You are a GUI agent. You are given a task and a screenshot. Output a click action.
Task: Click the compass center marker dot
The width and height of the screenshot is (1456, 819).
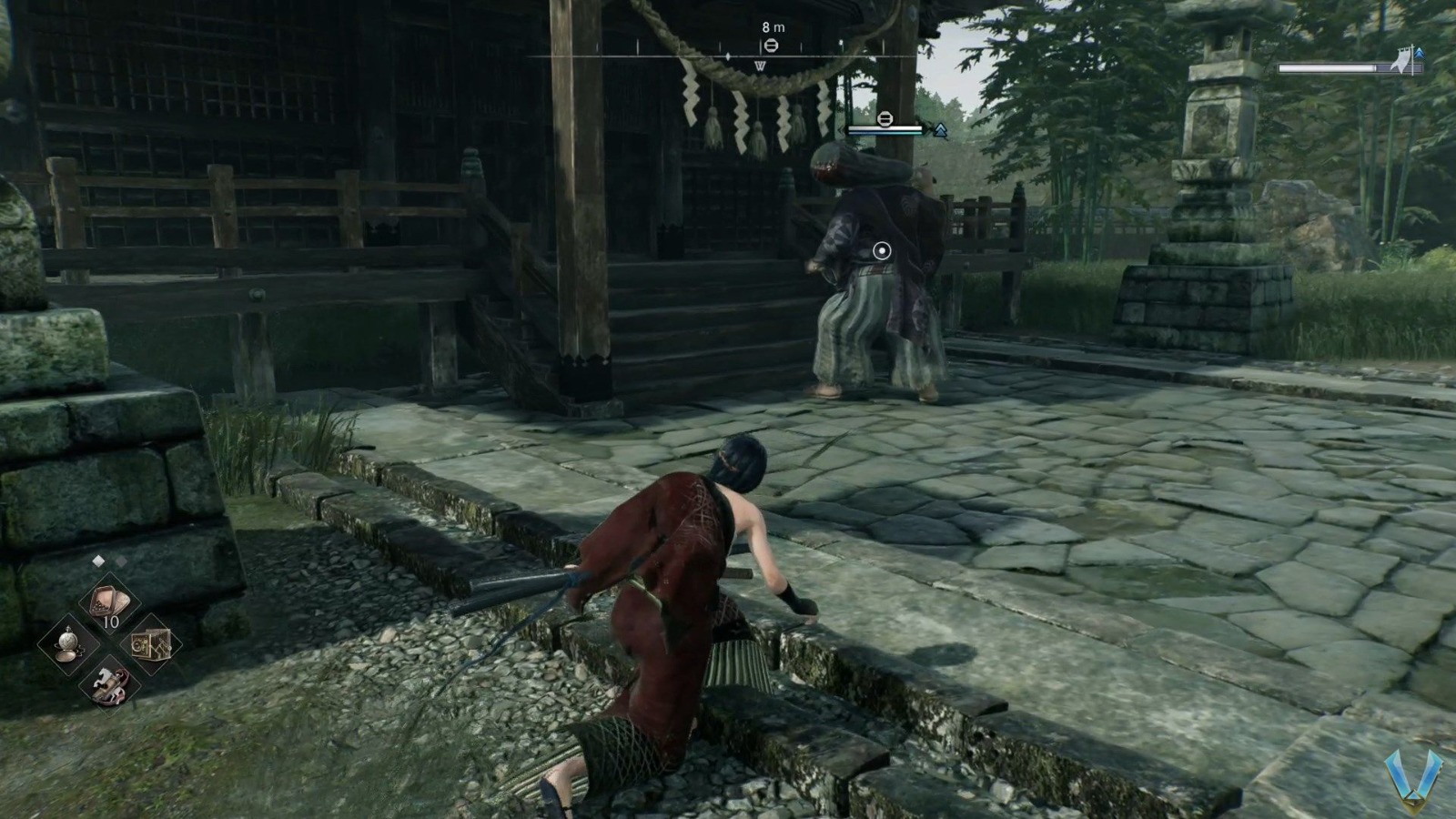click(x=728, y=56)
